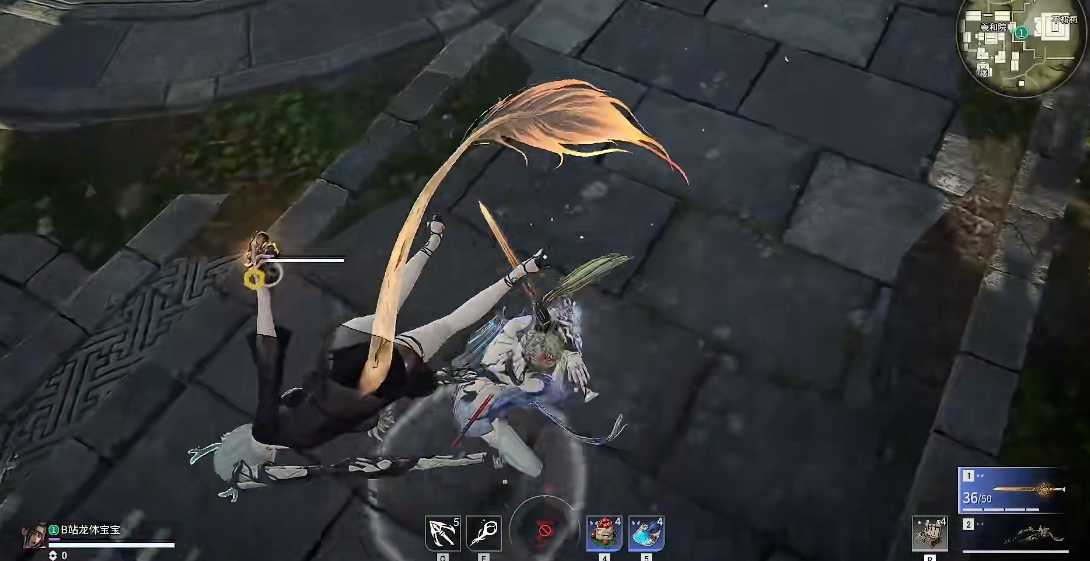Select the grappling hook skill icon

point(442,532)
